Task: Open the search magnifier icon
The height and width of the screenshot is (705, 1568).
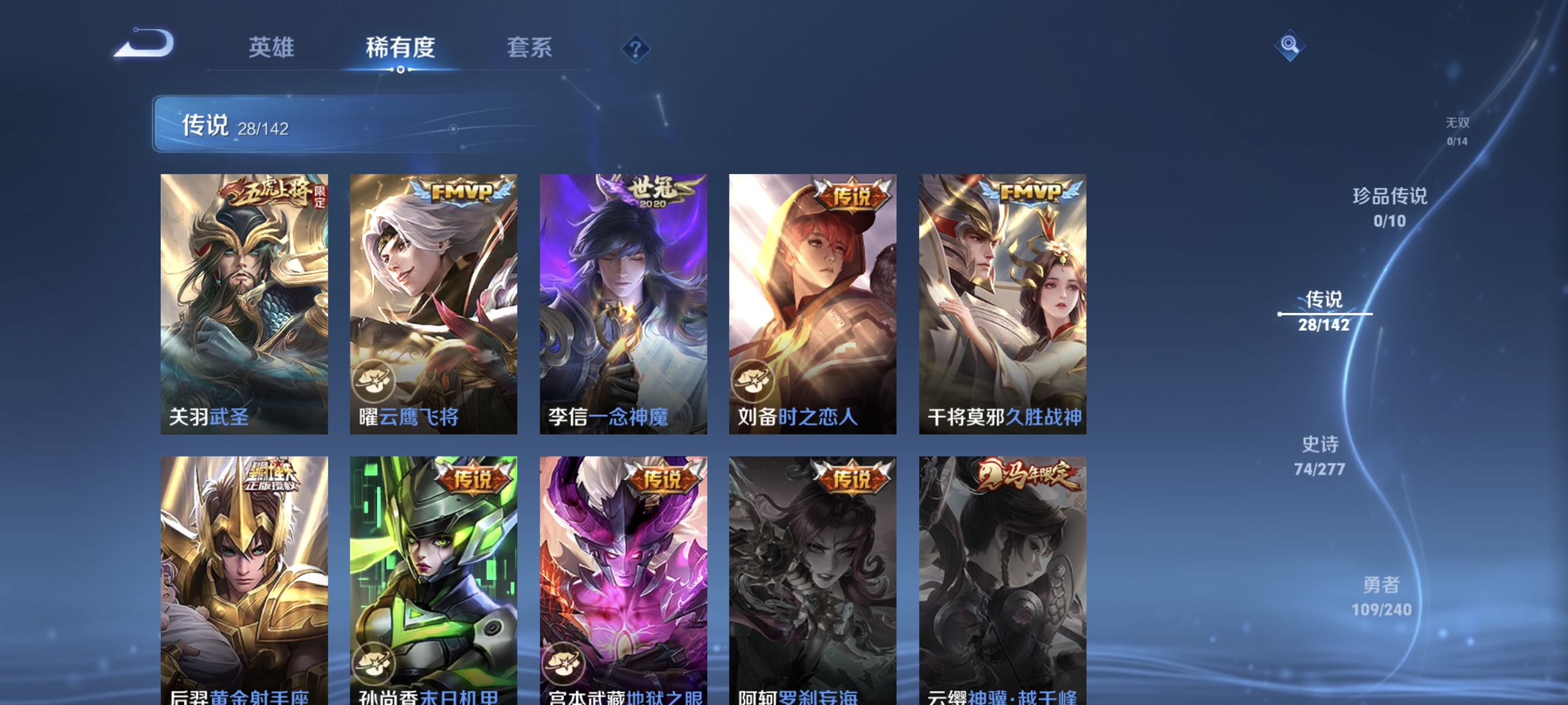Action: (1289, 46)
